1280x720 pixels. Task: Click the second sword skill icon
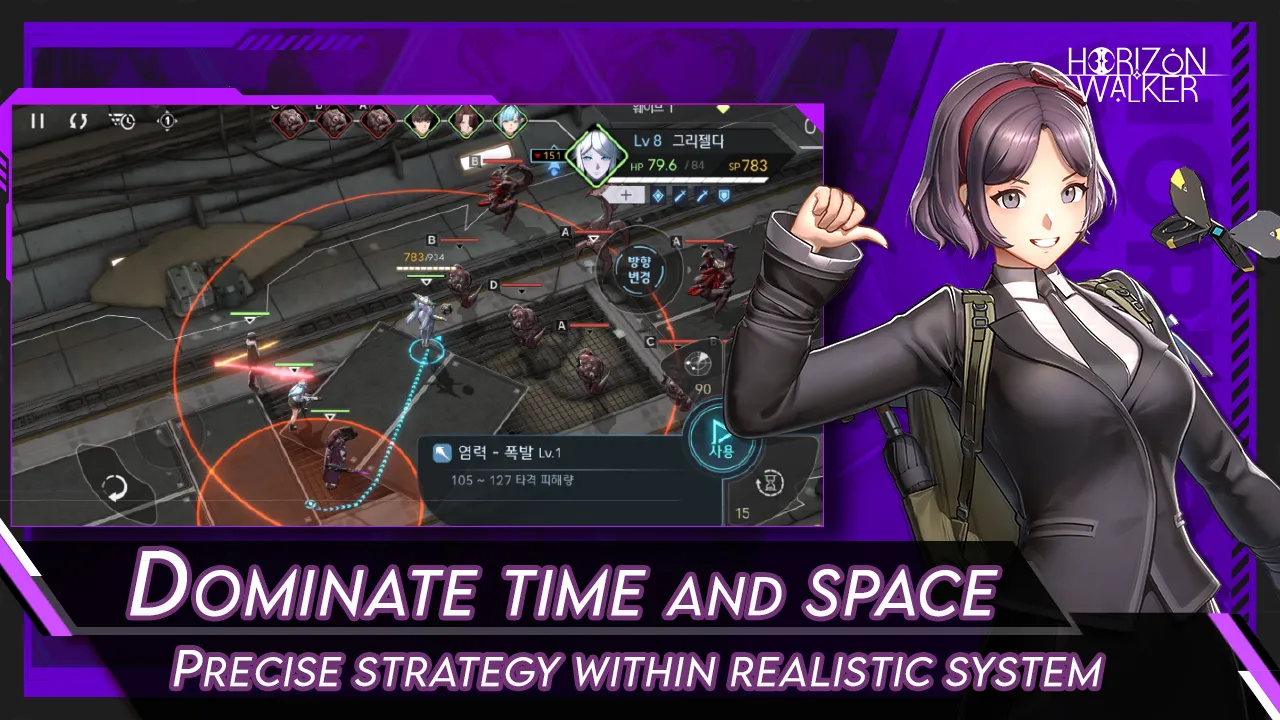[x=702, y=194]
